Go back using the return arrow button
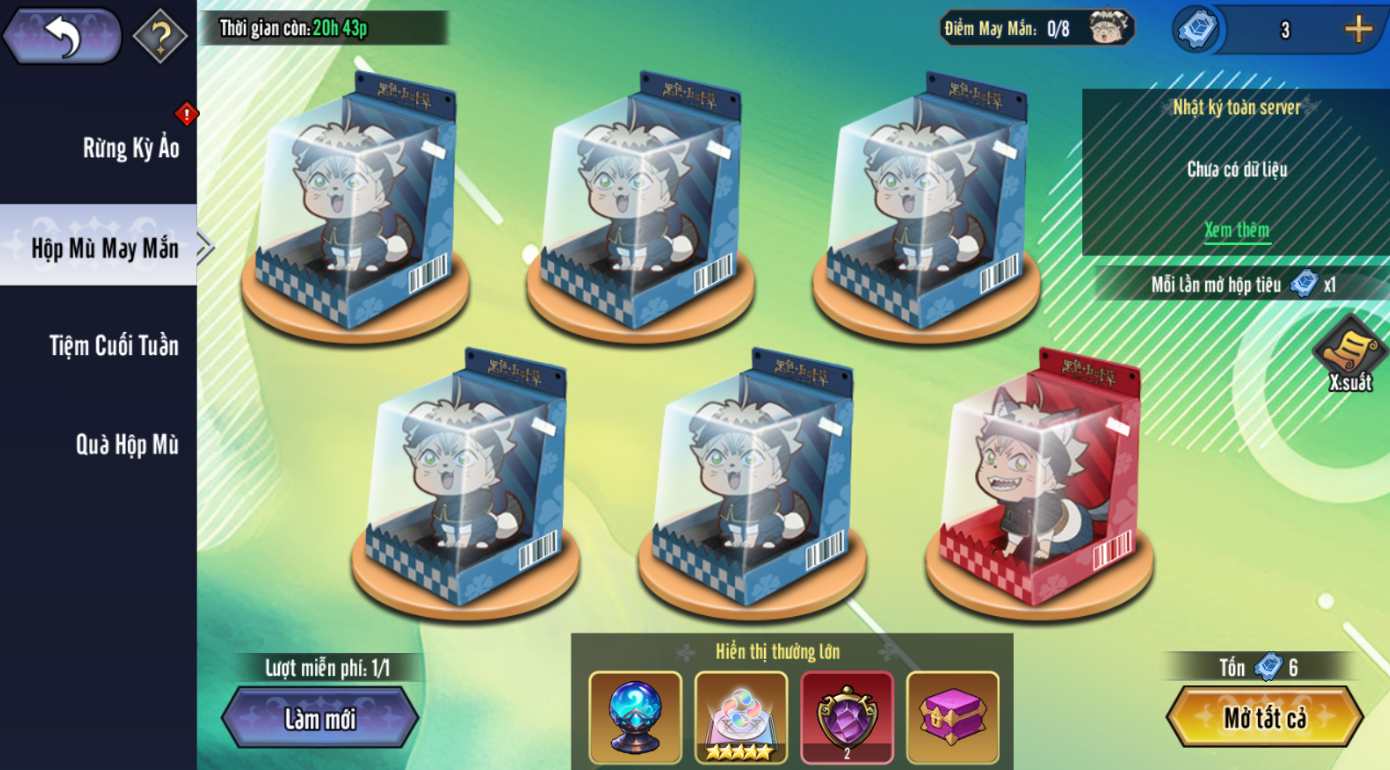Screen dimensions: 1390x770 click(x=62, y=35)
